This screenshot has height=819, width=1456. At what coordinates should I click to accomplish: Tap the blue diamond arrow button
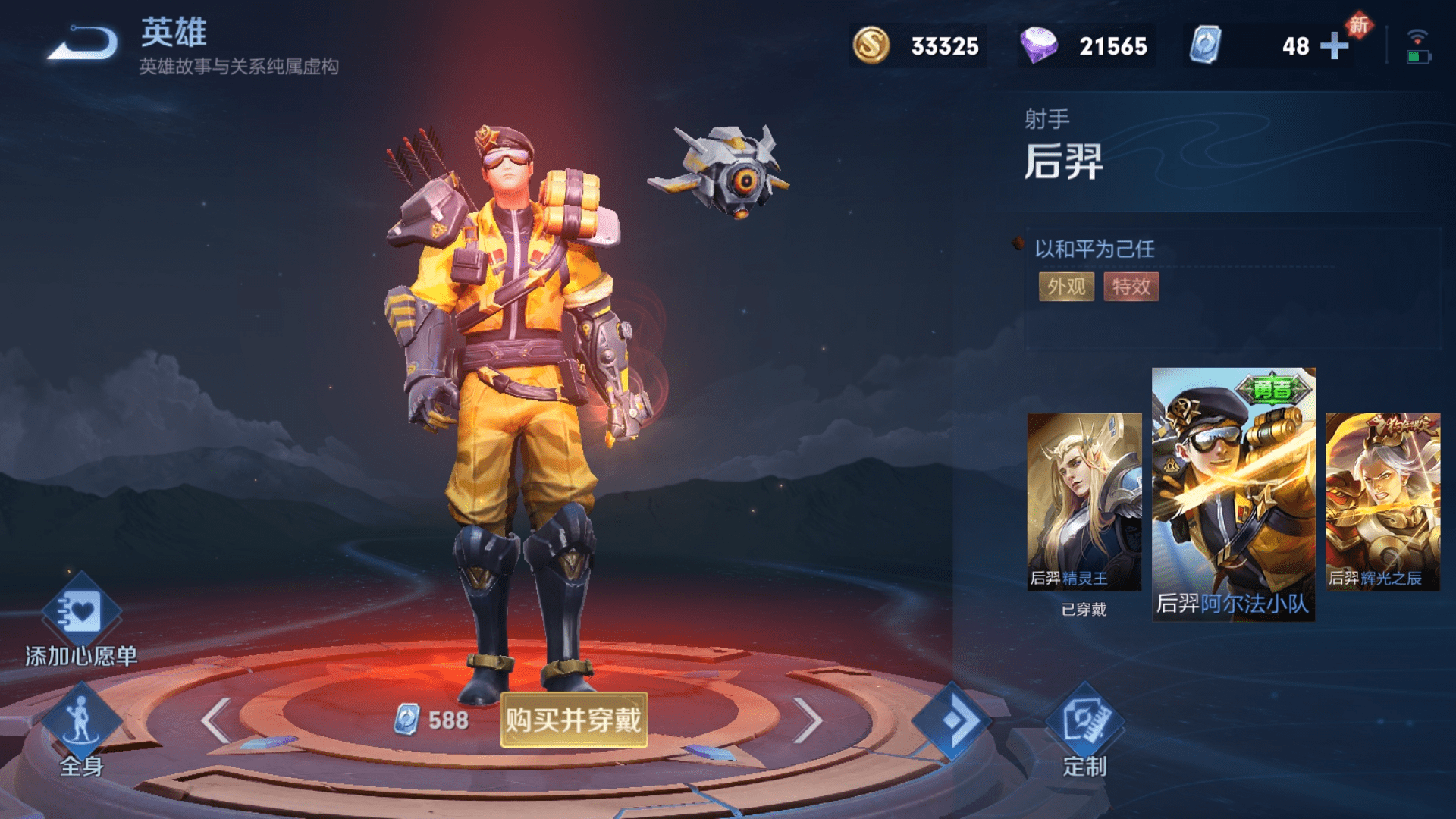pos(951,720)
